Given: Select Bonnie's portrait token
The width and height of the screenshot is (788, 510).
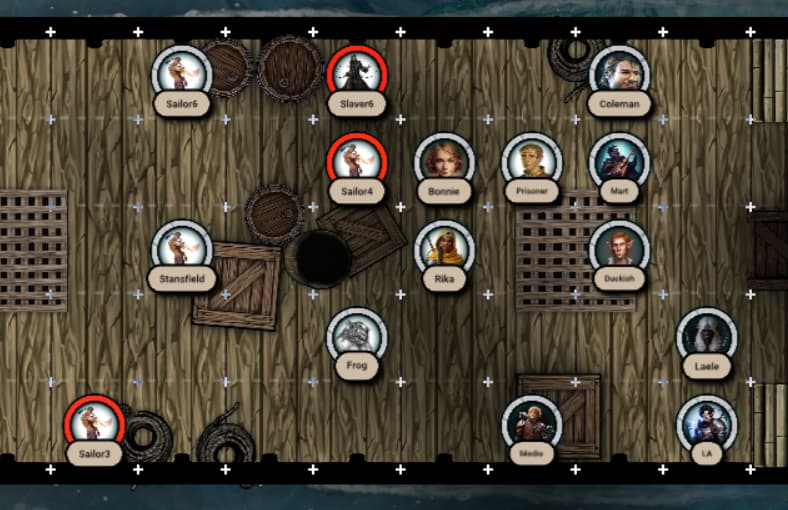Looking at the screenshot, I should pos(444,161).
